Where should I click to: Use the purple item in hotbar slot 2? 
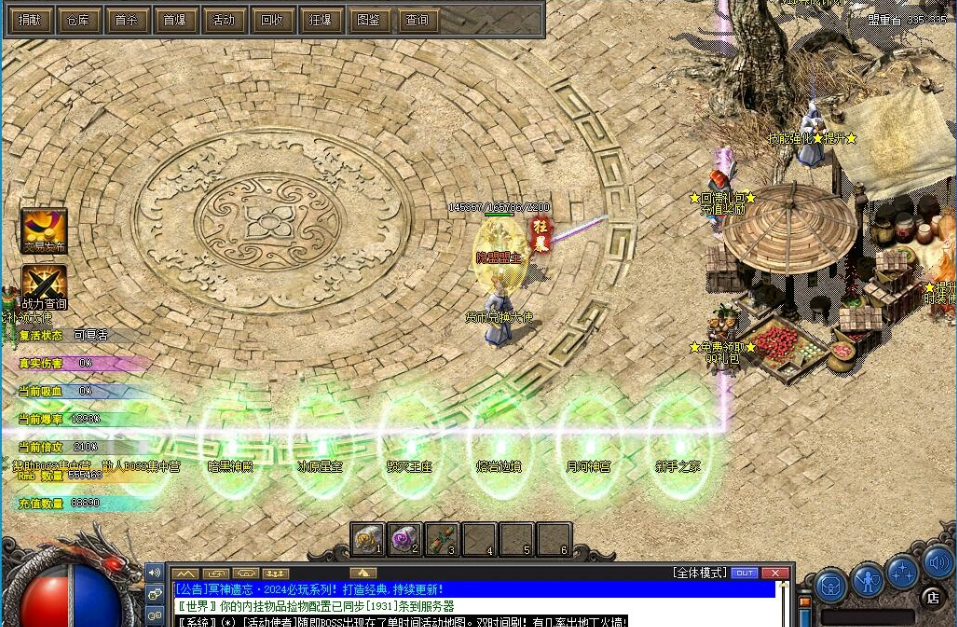(x=404, y=539)
